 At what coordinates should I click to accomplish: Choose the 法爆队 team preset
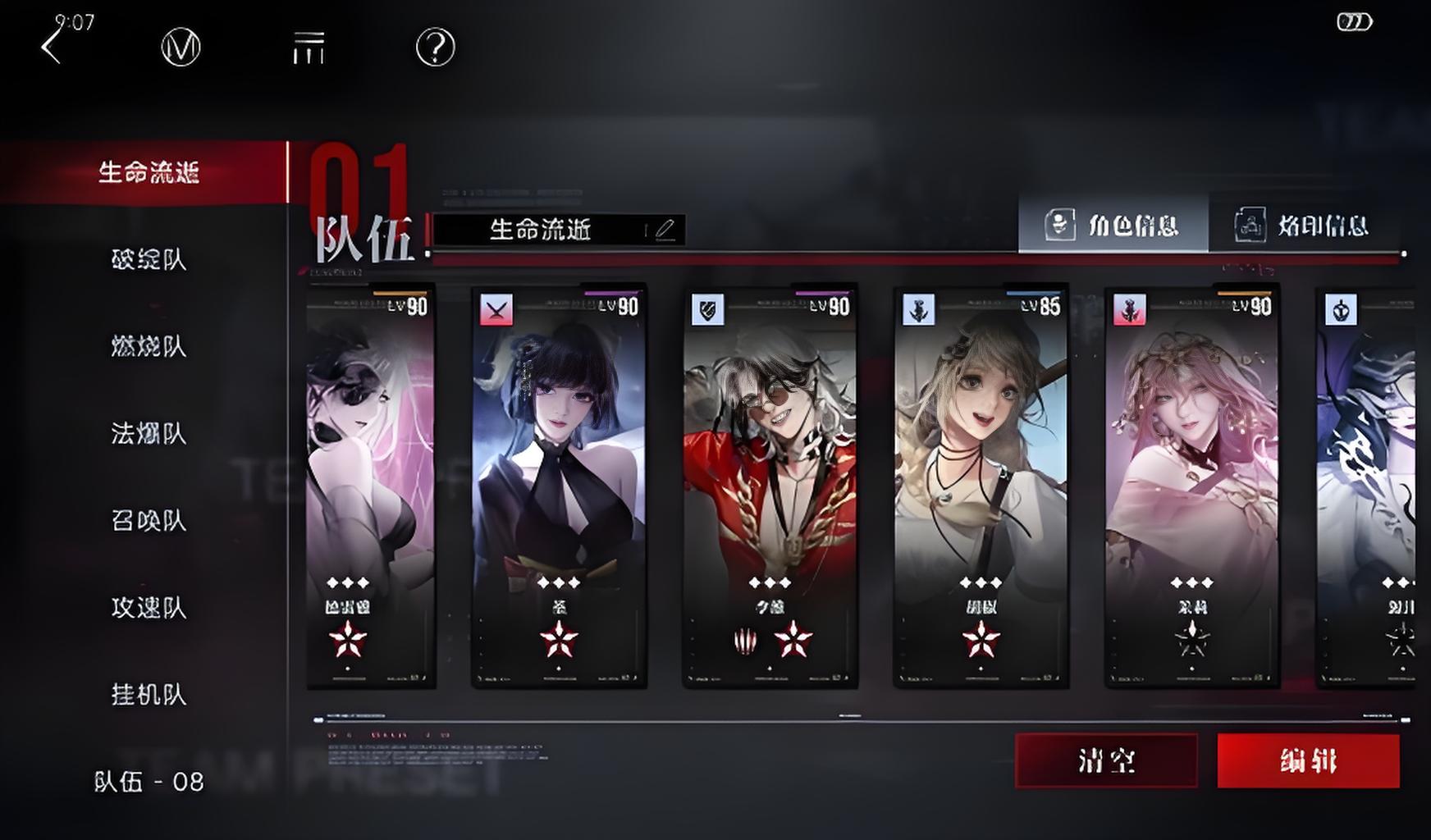click(x=149, y=433)
